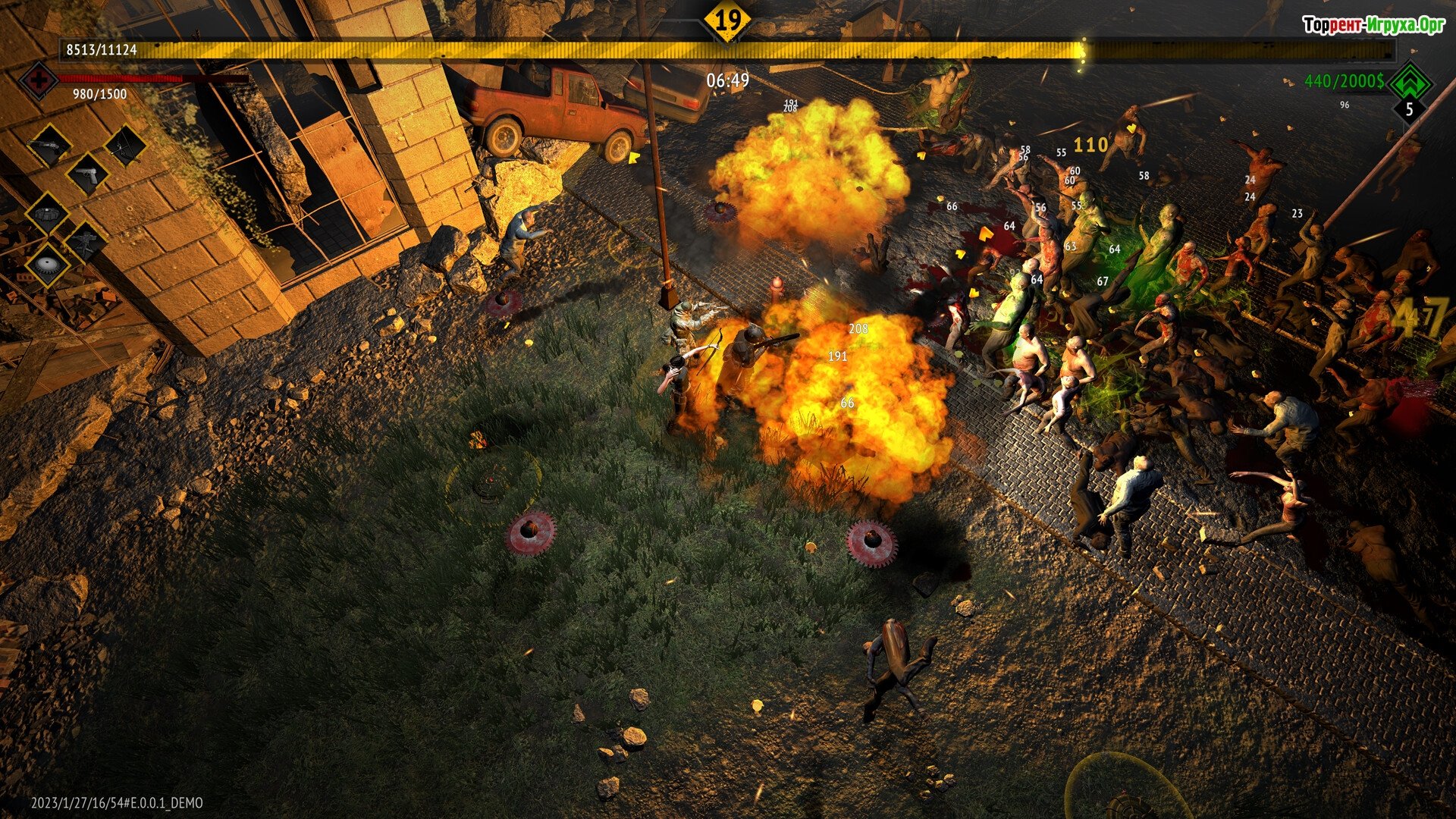Click the red cross health icon
Image resolution: width=1456 pixels, height=819 pixels.
(x=38, y=80)
